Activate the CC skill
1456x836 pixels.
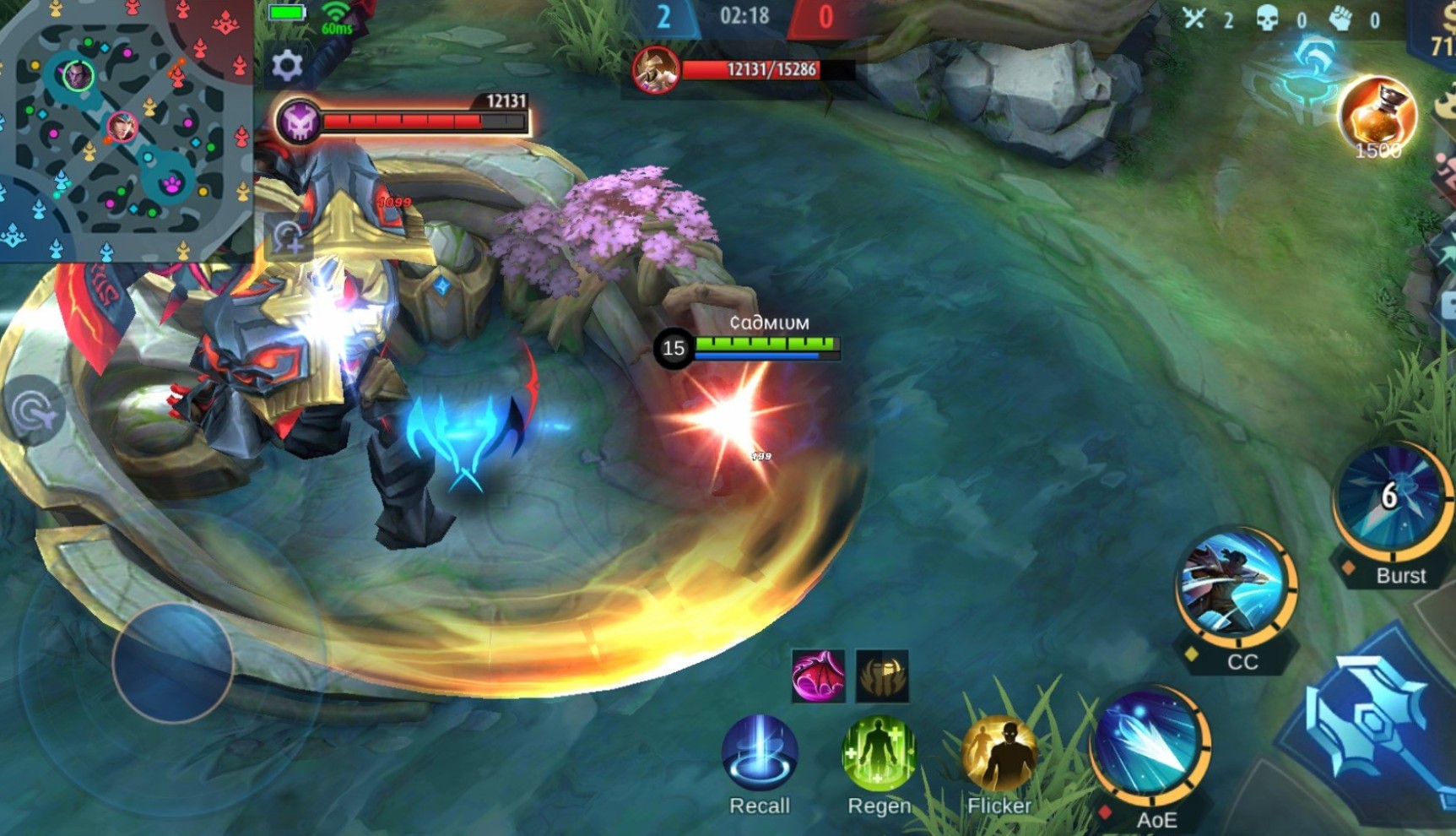click(x=1236, y=584)
